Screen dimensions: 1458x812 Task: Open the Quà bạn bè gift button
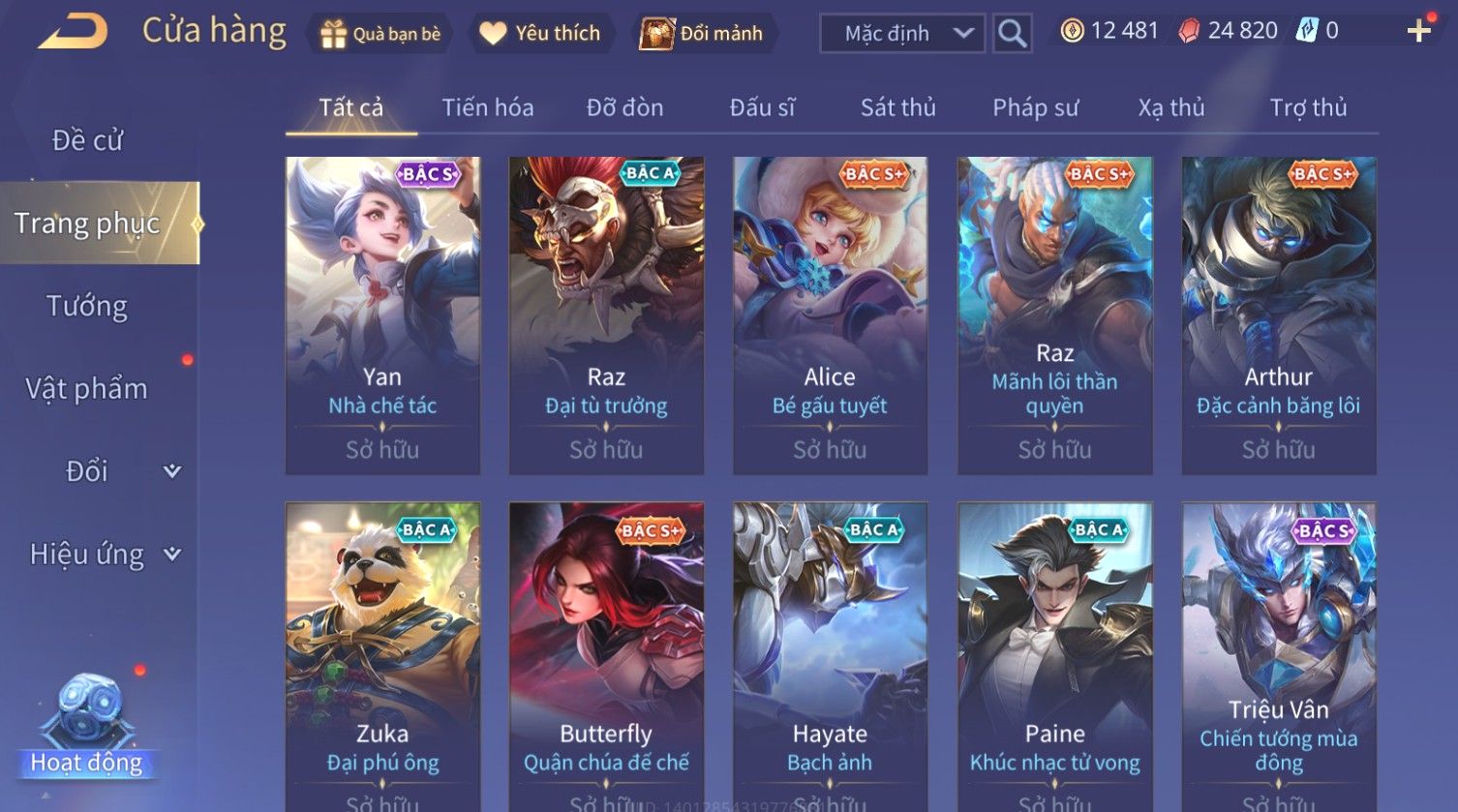click(x=380, y=34)
